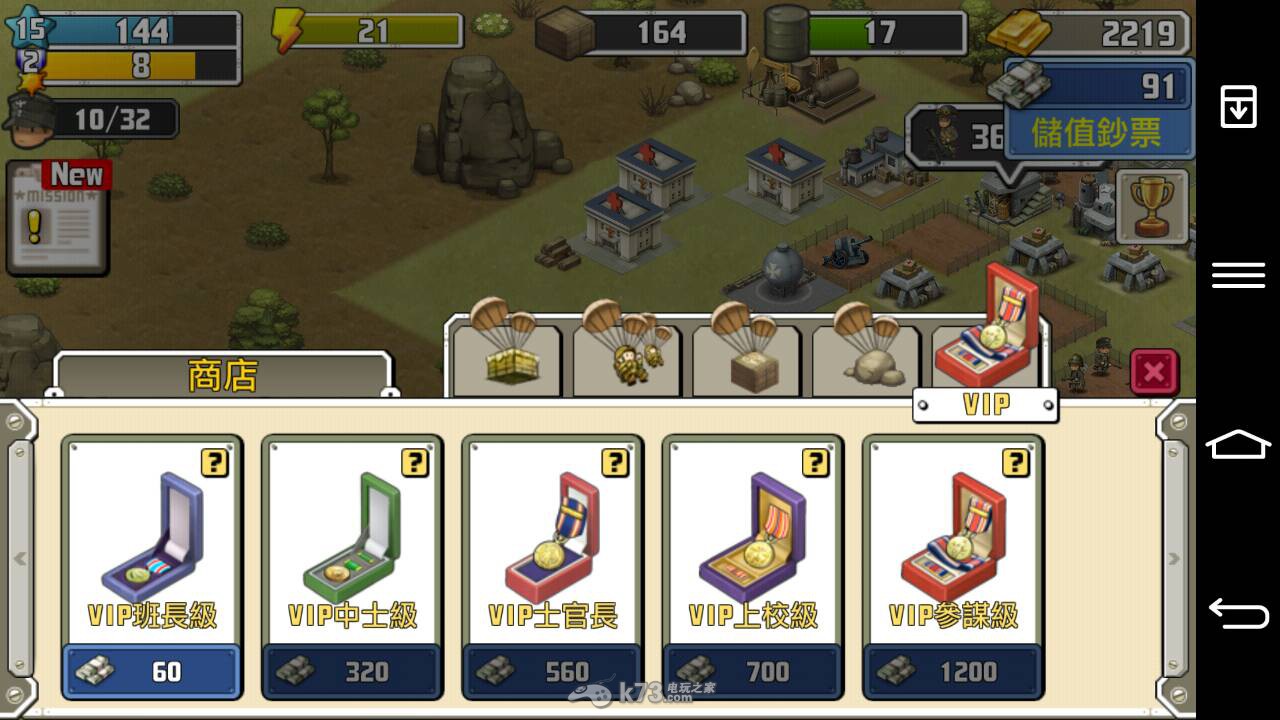The image size is (1280, 720).
Task: Tap the 儲值鈔票 top-up button
Action: [x=1097, y=132]
